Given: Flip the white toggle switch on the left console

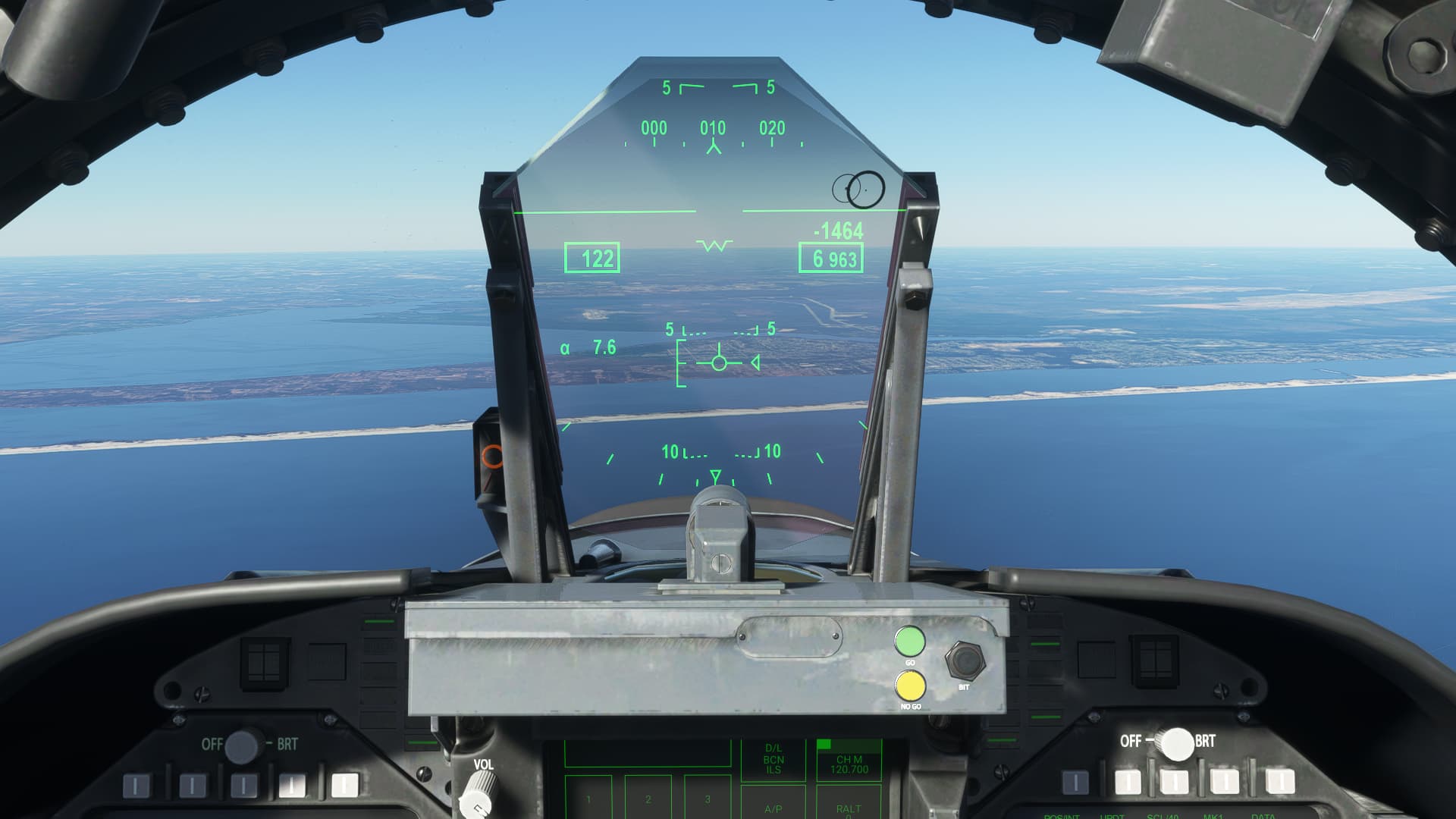Looking at the screenshot, I should point(344,786).
